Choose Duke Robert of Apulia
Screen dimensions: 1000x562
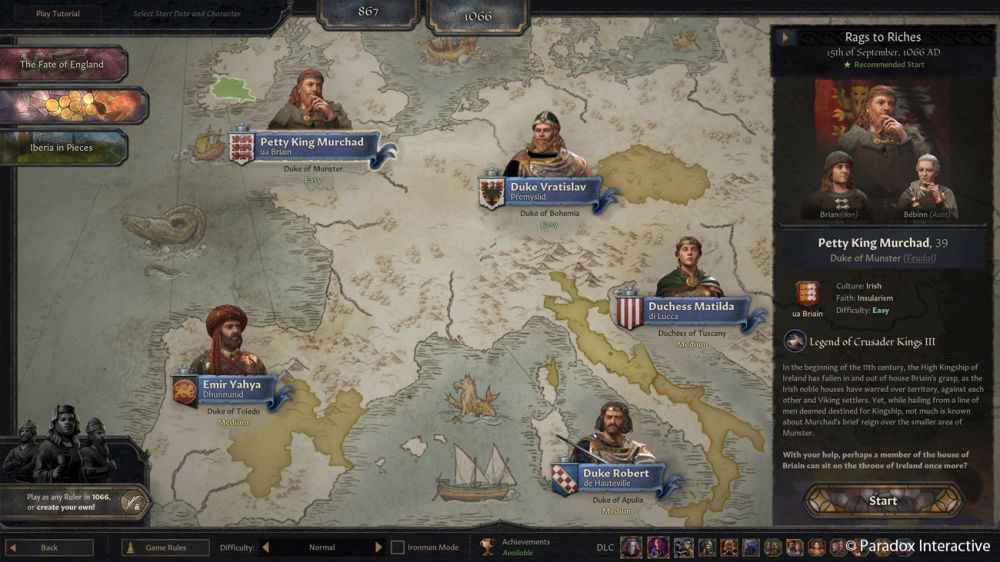click(616, 473)
